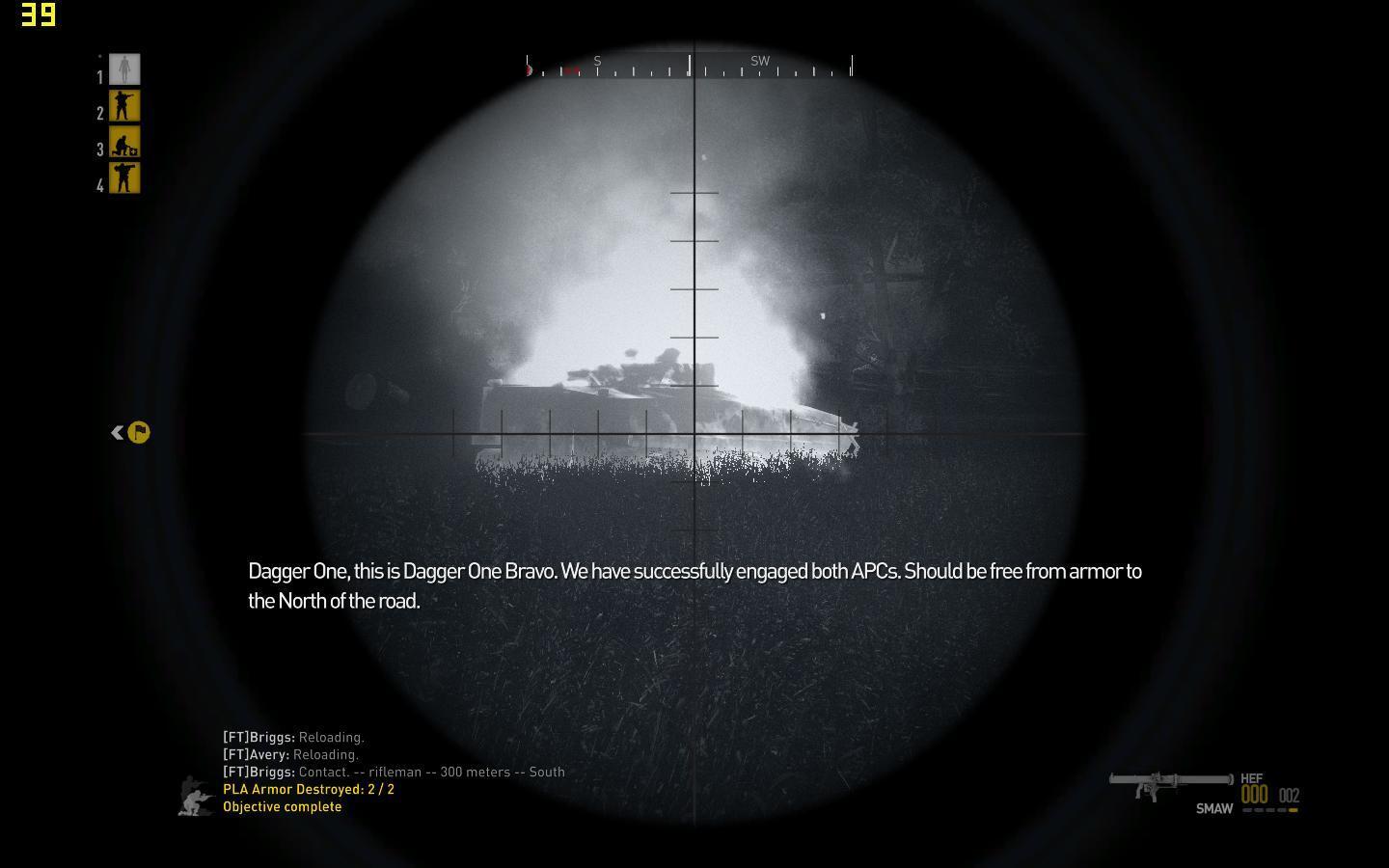This screenshot has height=868, width=1389.
Task: Select squad member 2 pointing soldier icon
Action: click(x=124, y=106)
